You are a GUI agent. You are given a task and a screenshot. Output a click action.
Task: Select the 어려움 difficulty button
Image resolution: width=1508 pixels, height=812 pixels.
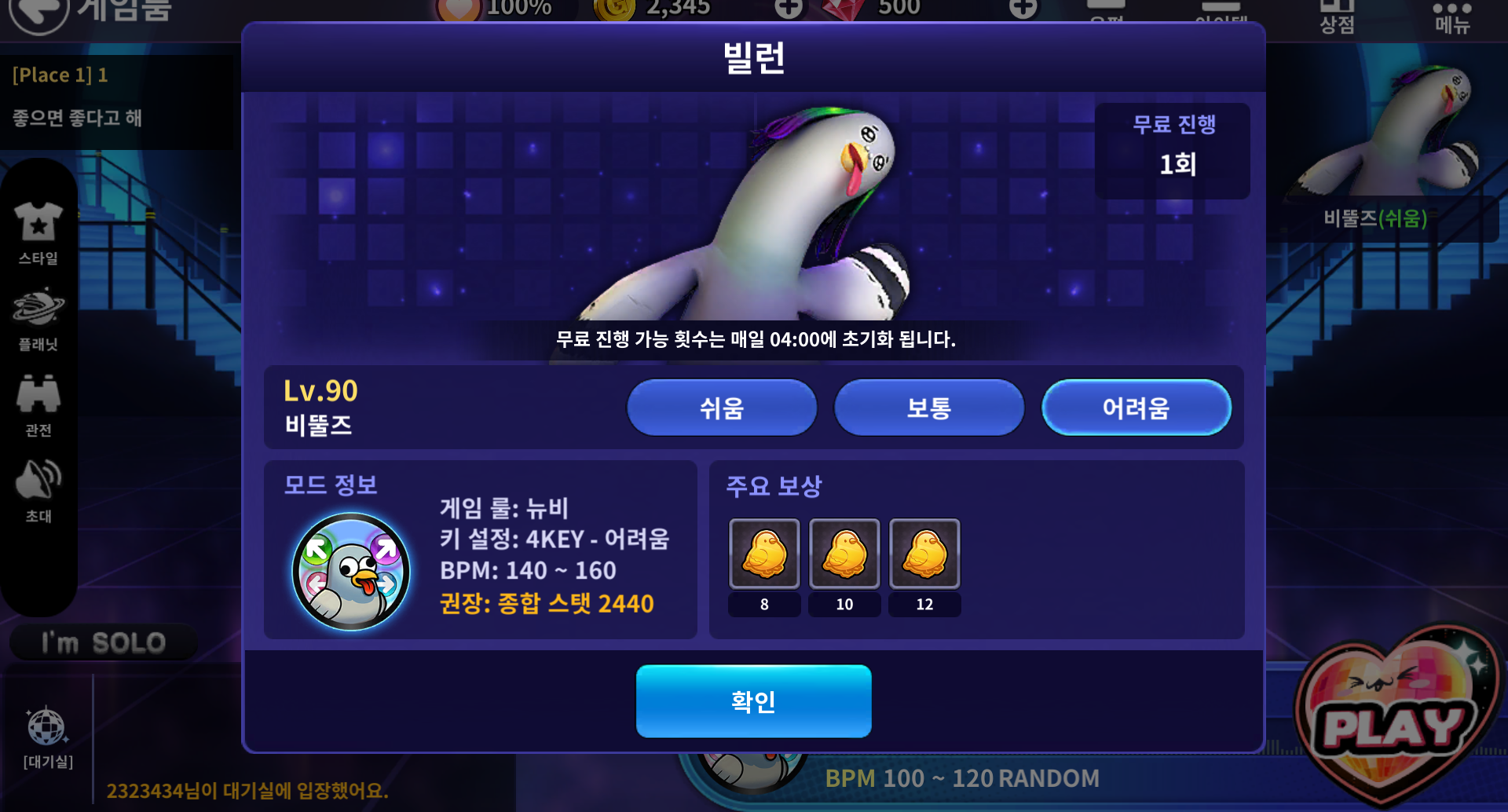tap(1136, 408)
